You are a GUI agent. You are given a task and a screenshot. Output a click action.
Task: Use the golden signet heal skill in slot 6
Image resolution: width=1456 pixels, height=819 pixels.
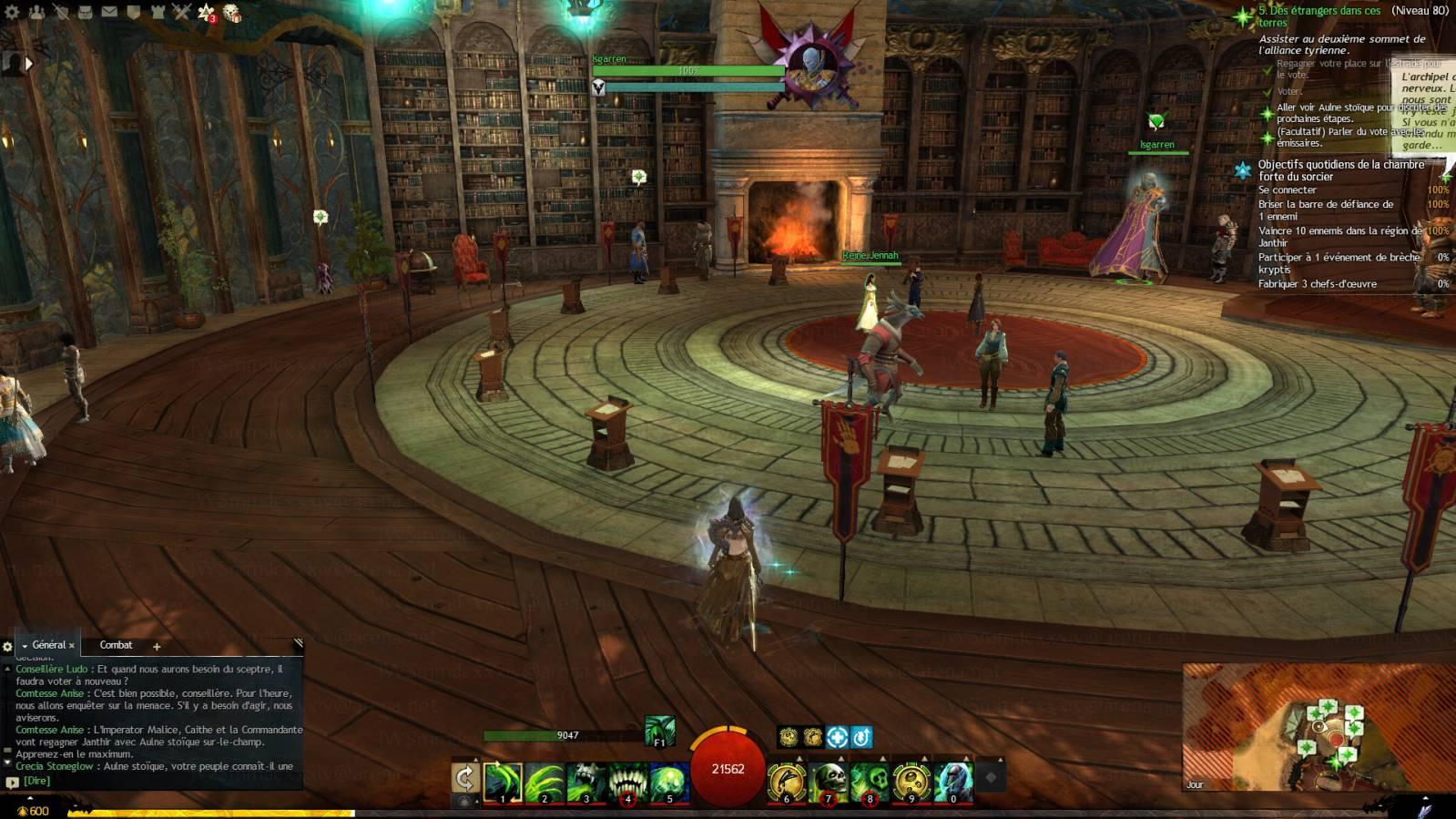[787, 783]
